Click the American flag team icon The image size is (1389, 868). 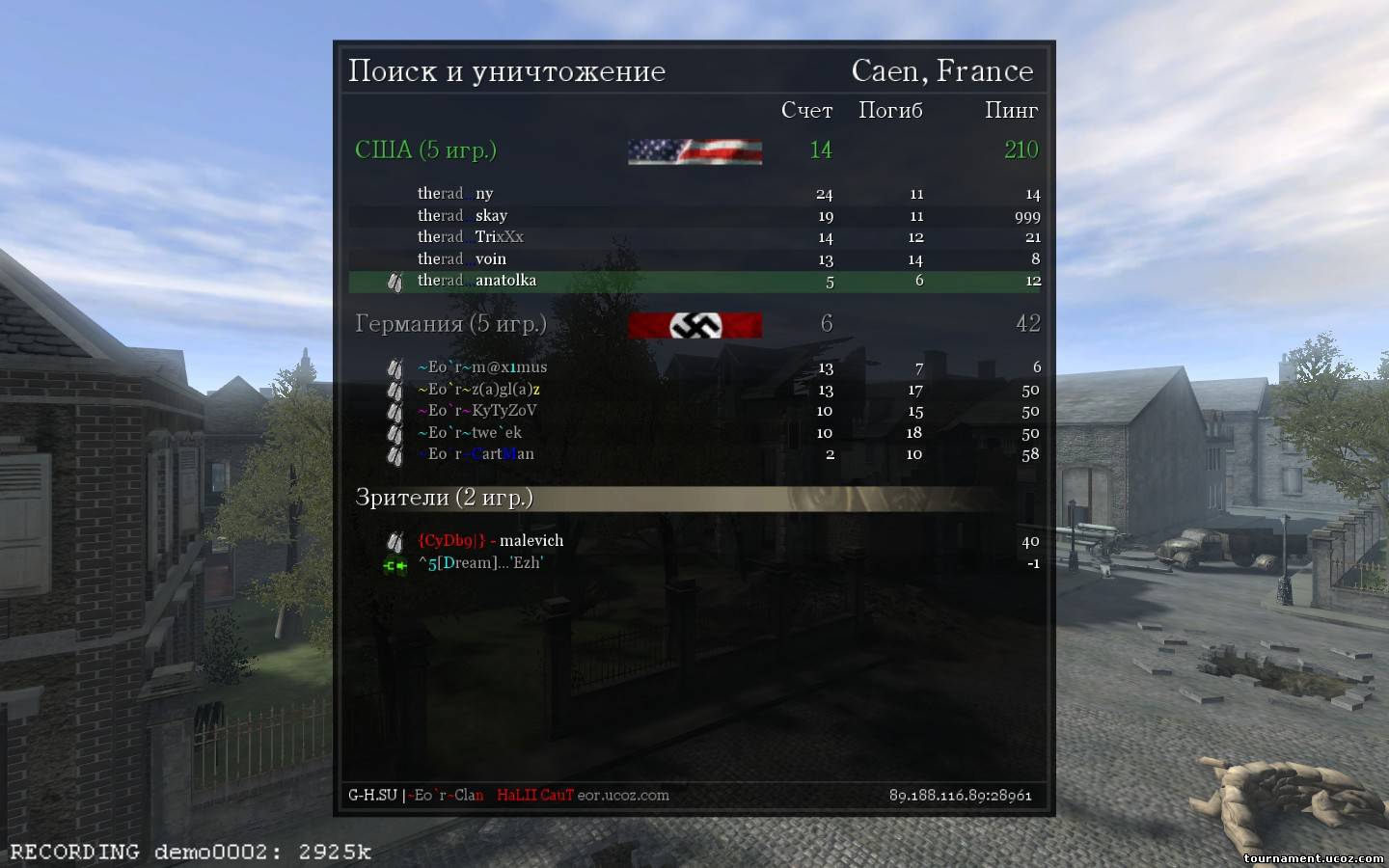tap(694, 150)
